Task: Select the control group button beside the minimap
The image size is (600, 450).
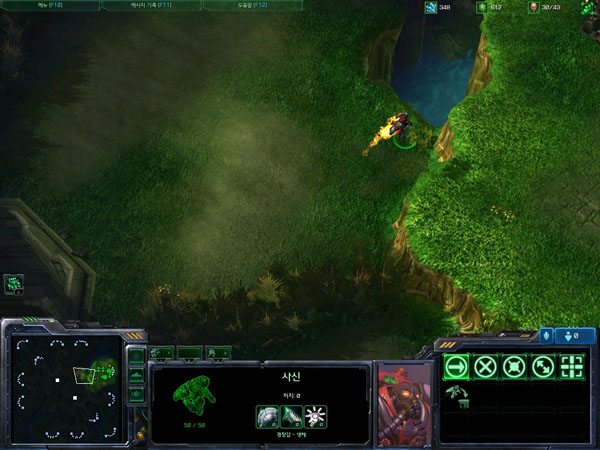Action: pos(14,286)
